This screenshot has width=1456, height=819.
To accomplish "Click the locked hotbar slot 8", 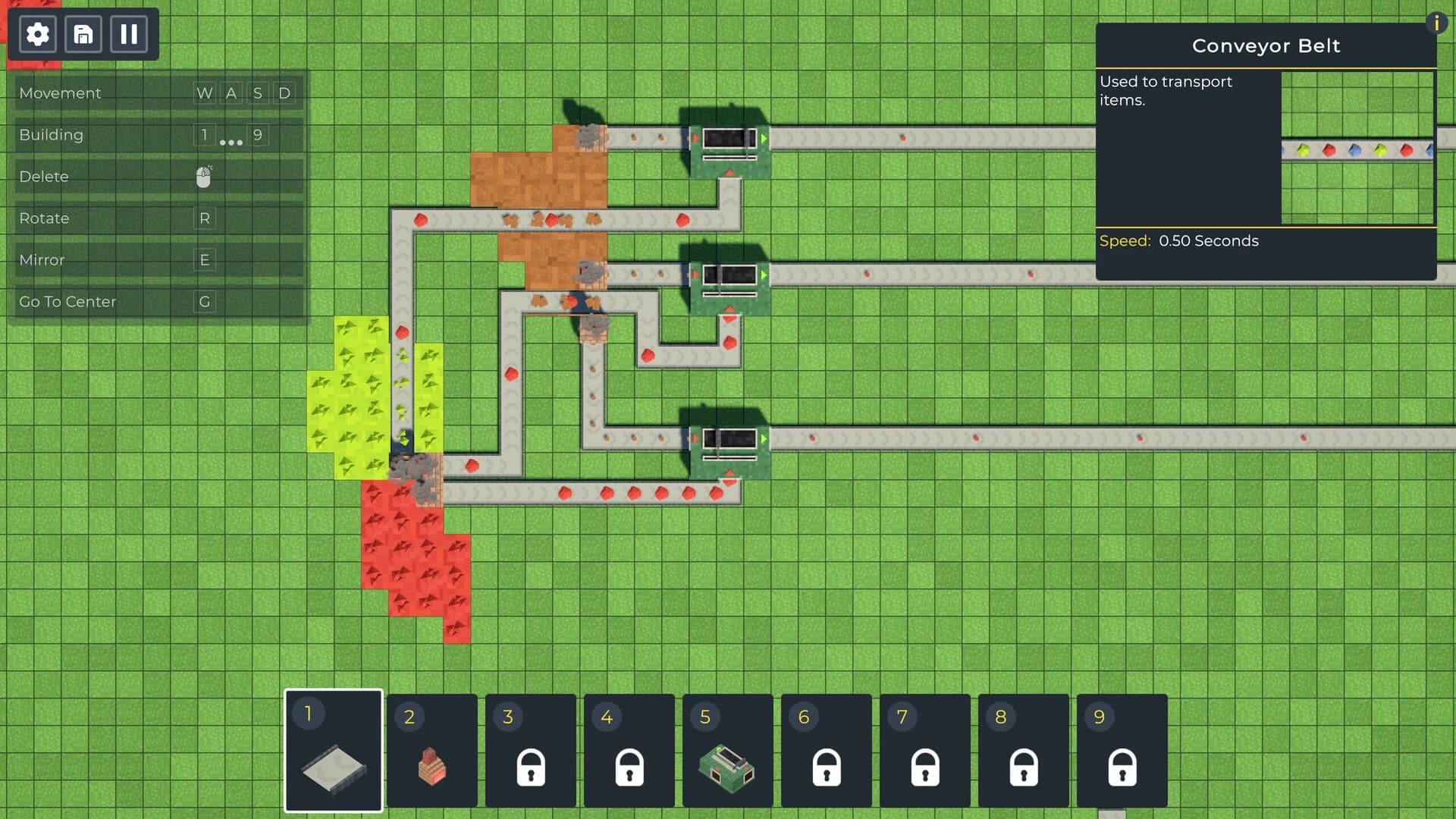I will [1024, 767].
